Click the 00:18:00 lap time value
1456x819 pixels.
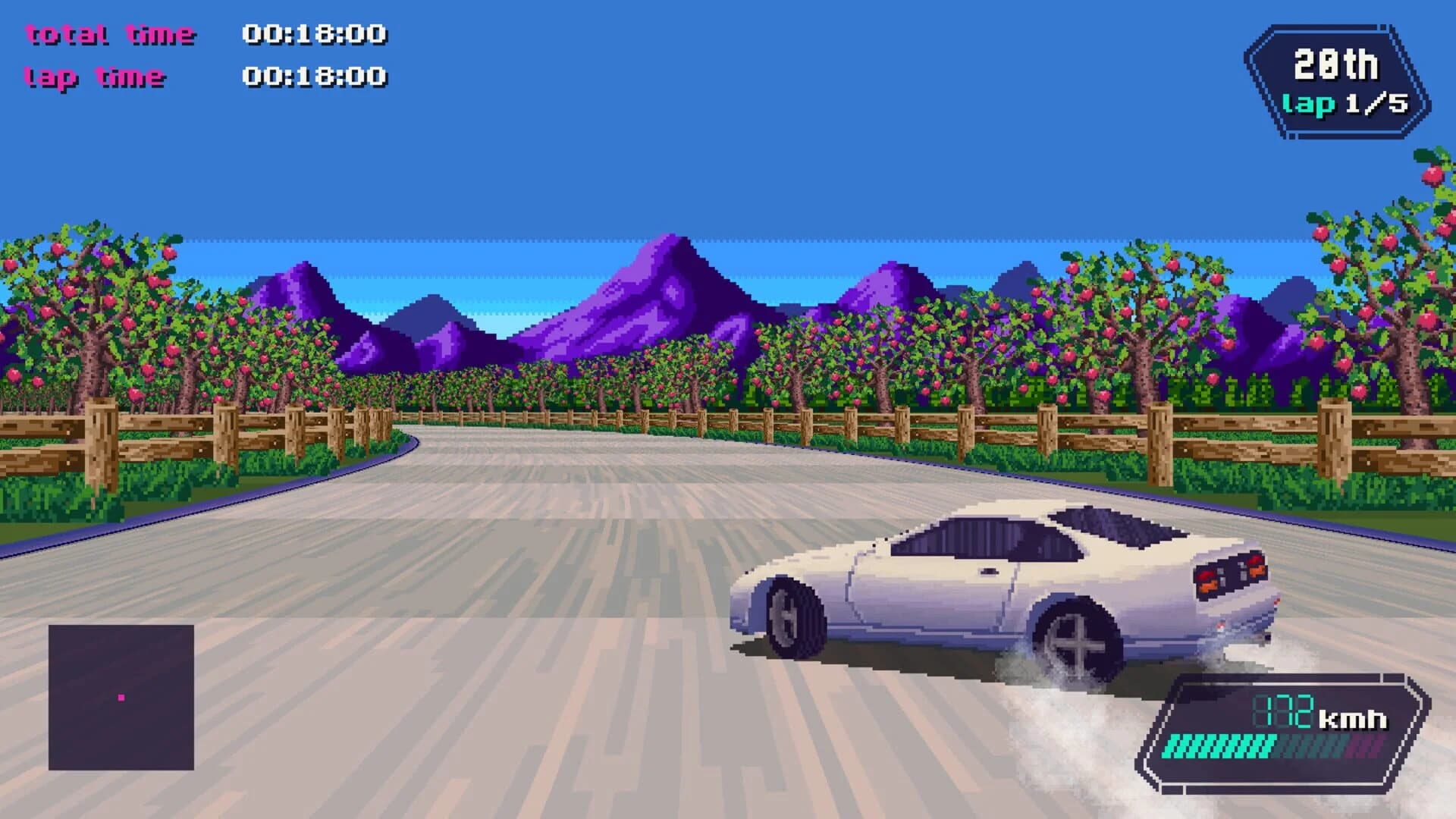point(315,76)
